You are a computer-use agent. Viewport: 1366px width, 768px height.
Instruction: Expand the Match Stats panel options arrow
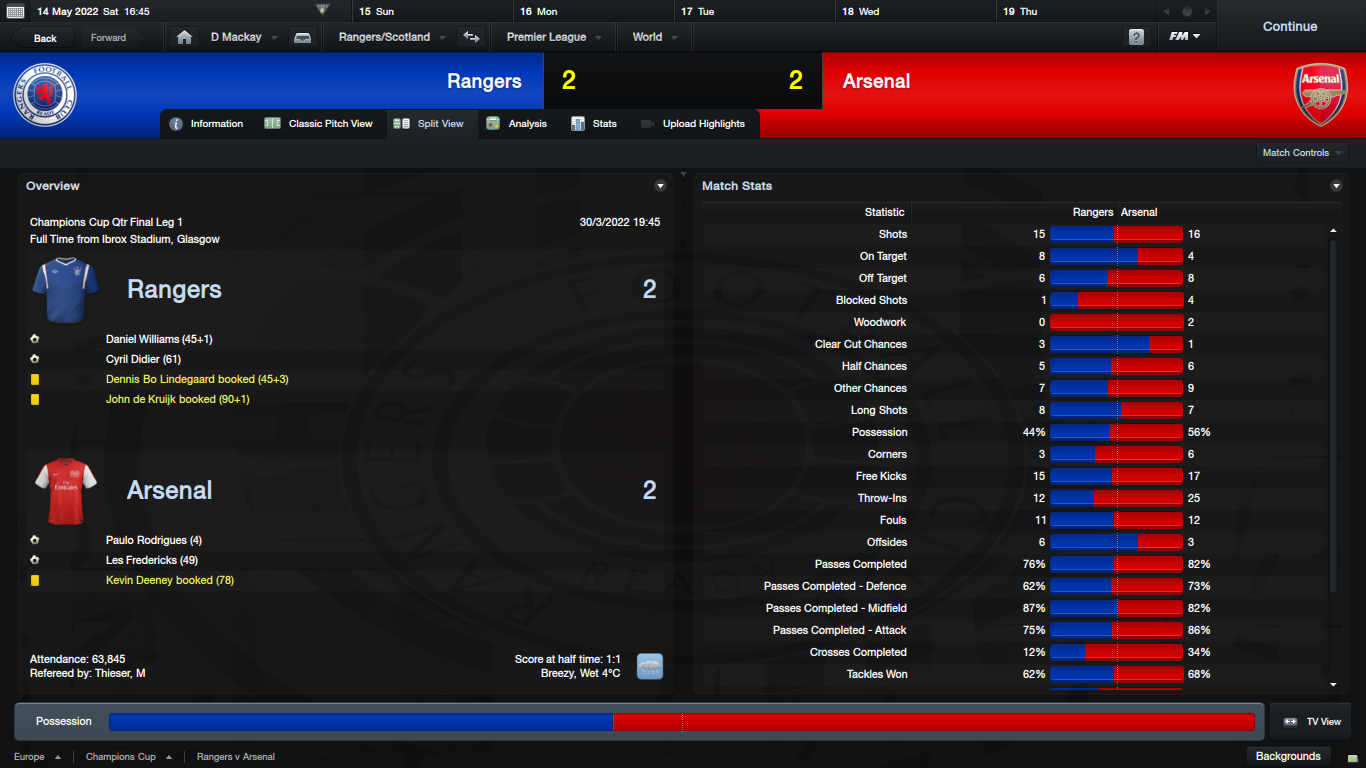[1336, 186]
